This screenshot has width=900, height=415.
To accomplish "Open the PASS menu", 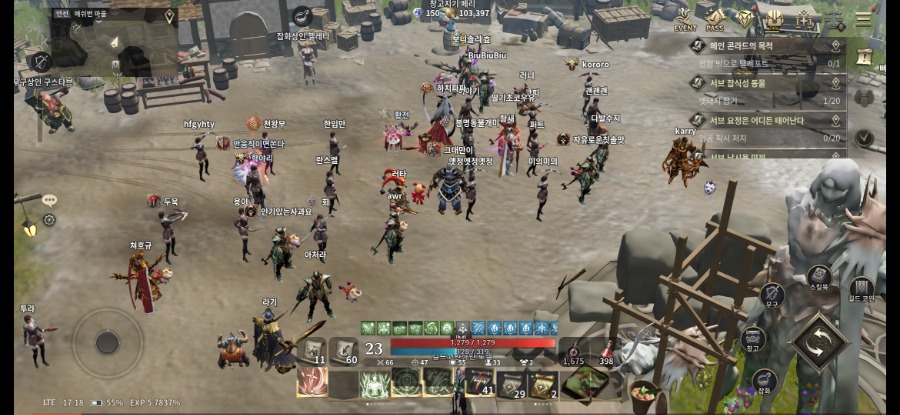I will pos(715,20).
